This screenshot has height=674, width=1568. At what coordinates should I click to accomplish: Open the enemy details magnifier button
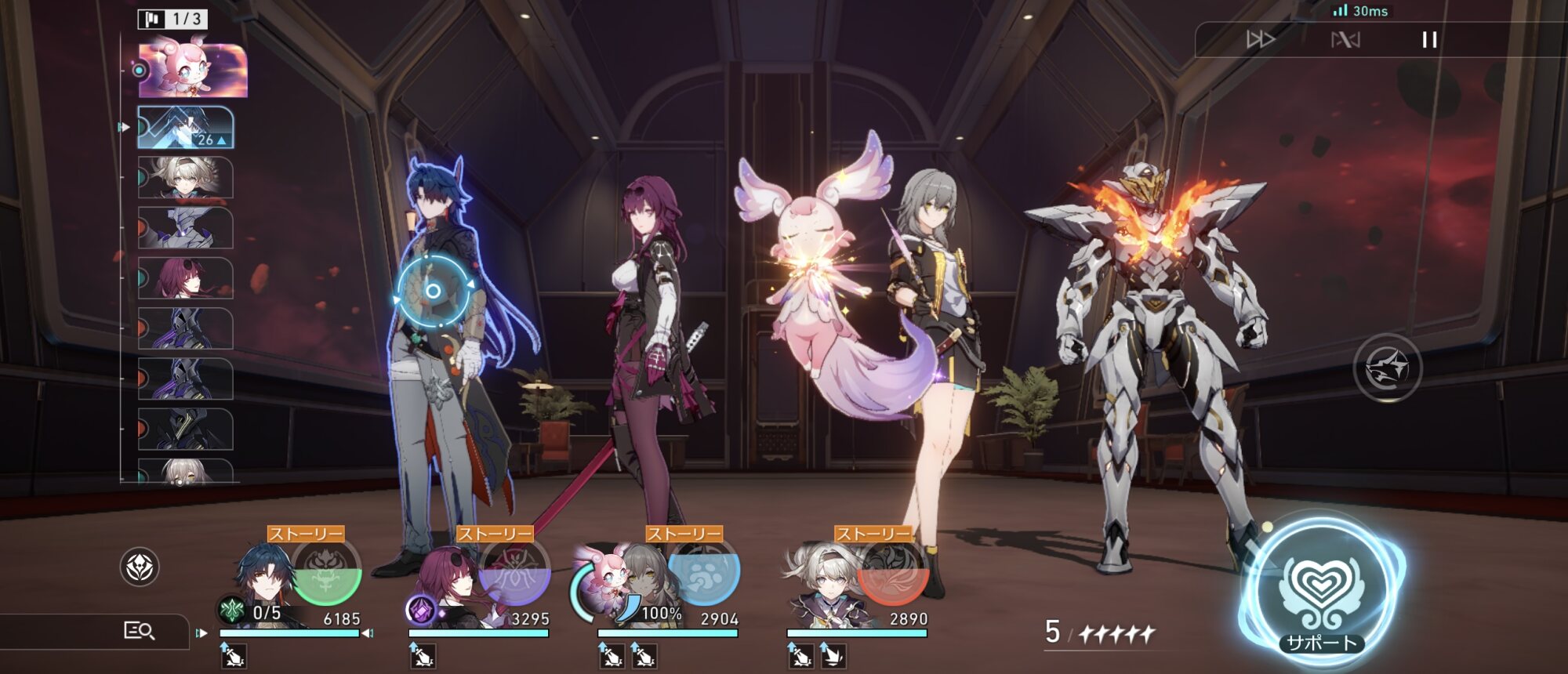[140, 631]
